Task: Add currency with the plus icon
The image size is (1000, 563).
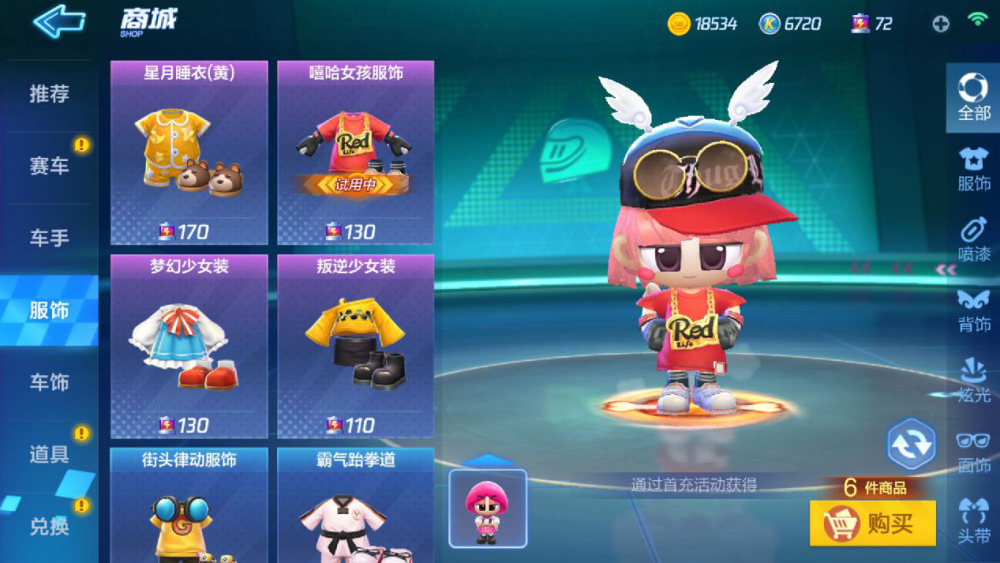Action: (940, 24)
